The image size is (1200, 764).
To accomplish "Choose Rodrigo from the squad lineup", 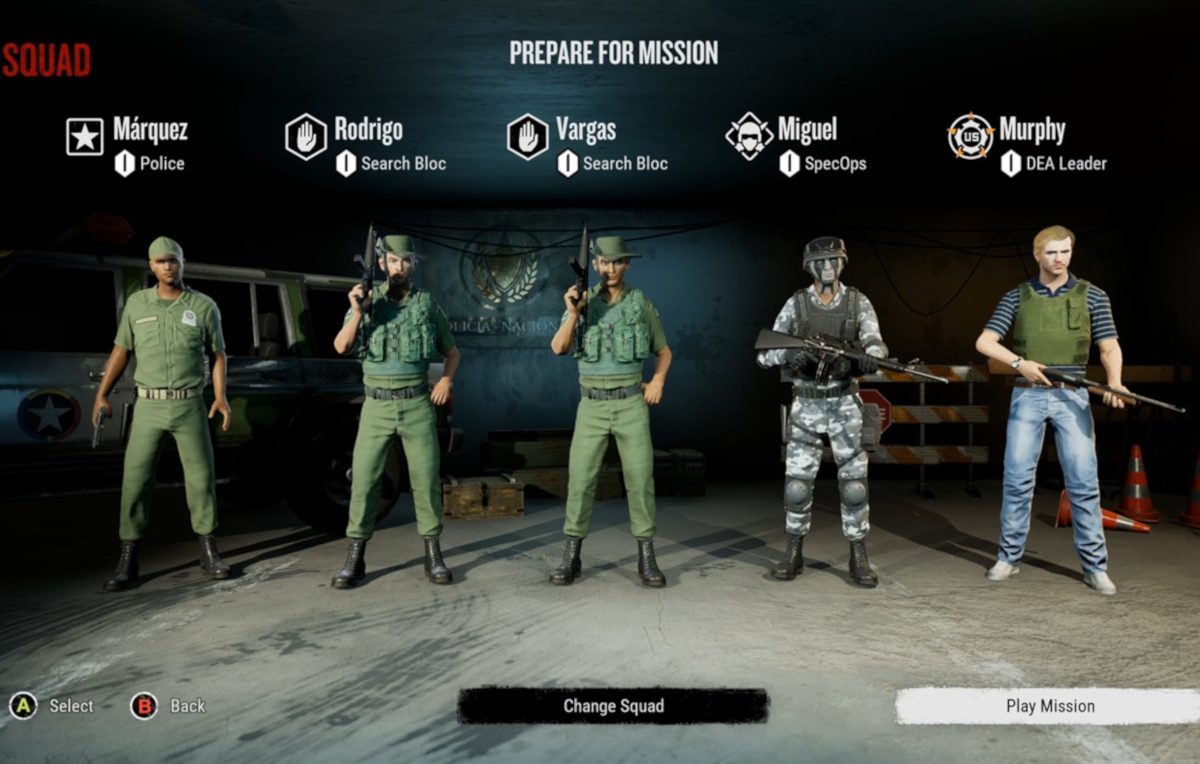I will click(x=367, y=131).
